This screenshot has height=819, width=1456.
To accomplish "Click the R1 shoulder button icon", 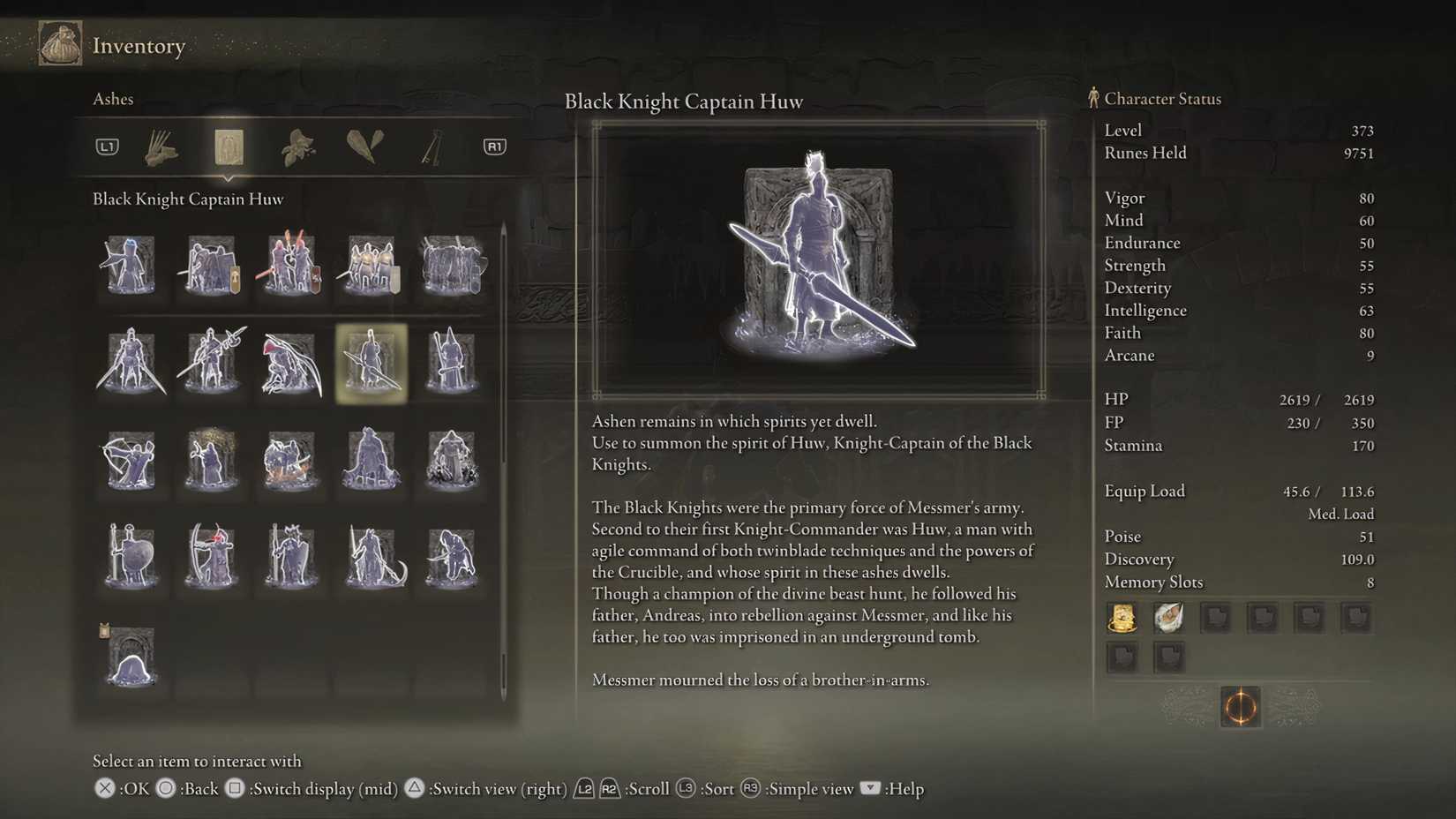I will [492, 147].
